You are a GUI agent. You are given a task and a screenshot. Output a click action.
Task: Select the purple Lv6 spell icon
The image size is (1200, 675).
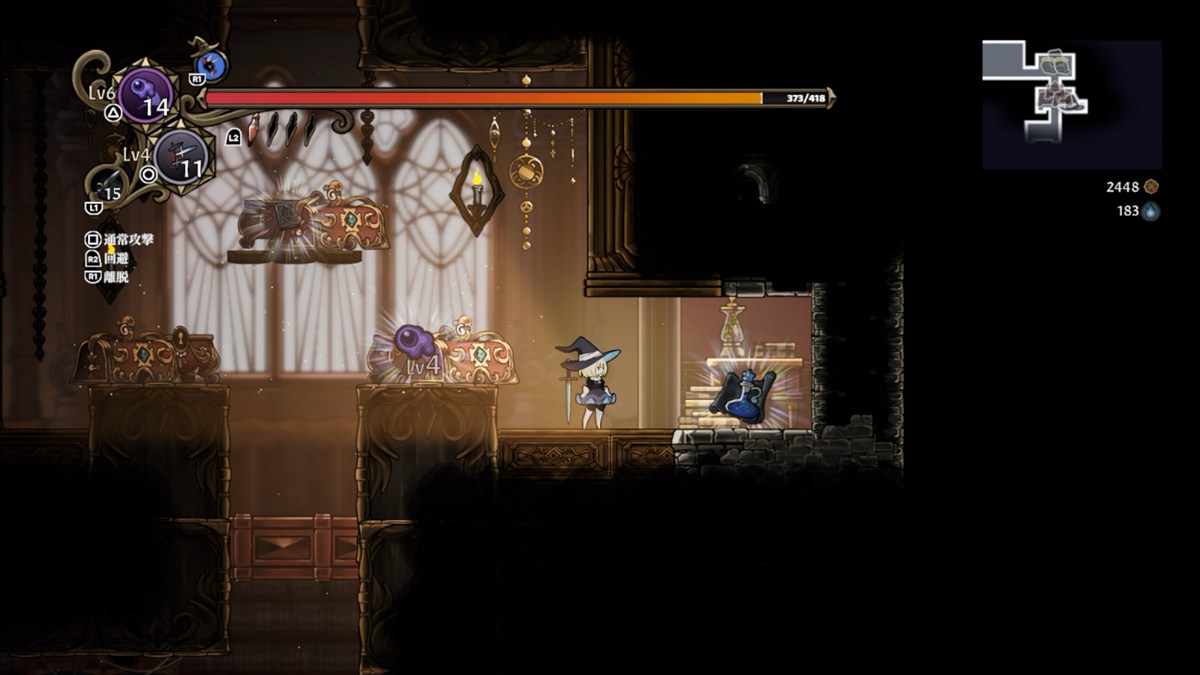146,96
